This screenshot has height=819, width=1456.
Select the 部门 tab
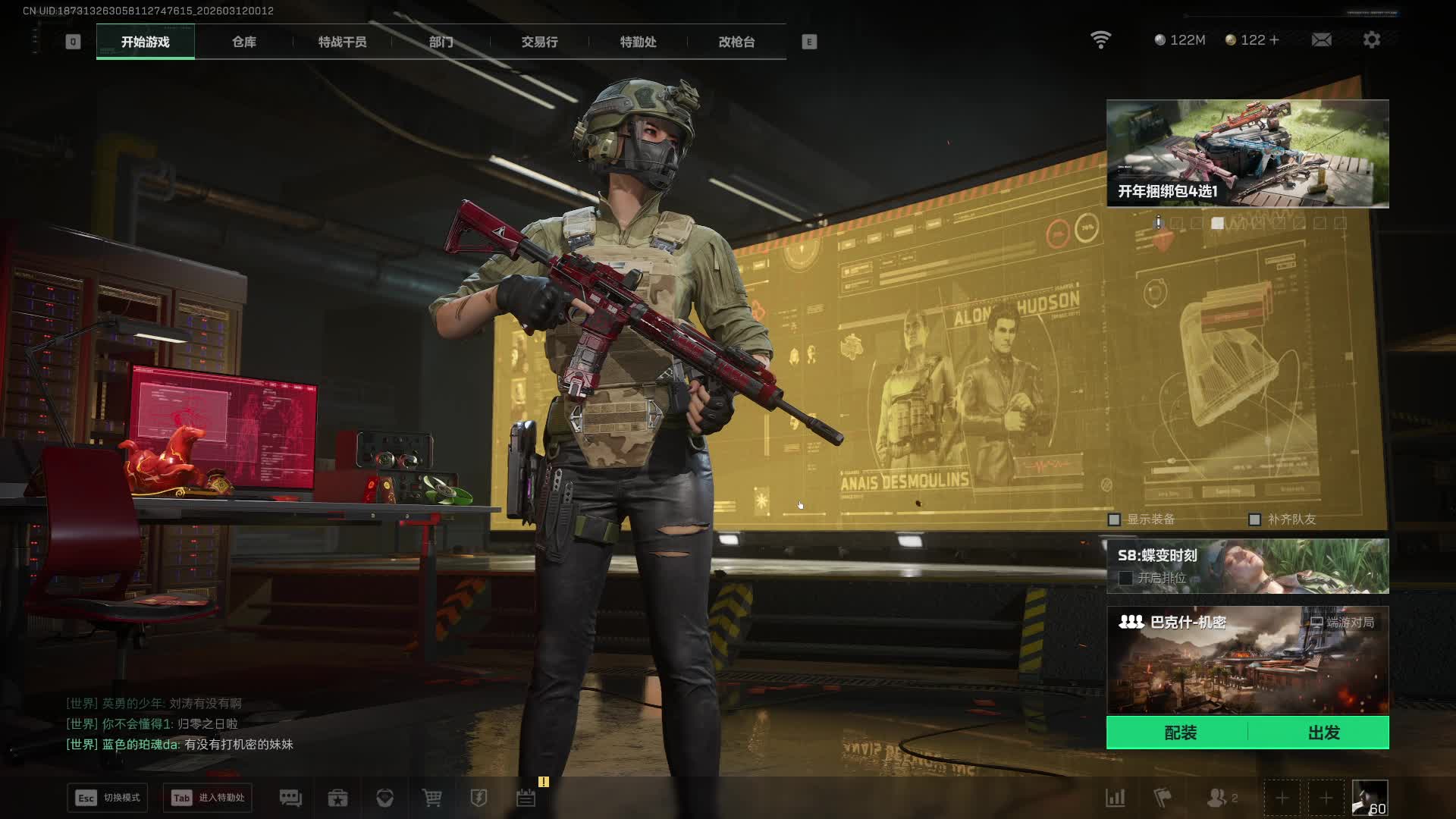(441, 42)
